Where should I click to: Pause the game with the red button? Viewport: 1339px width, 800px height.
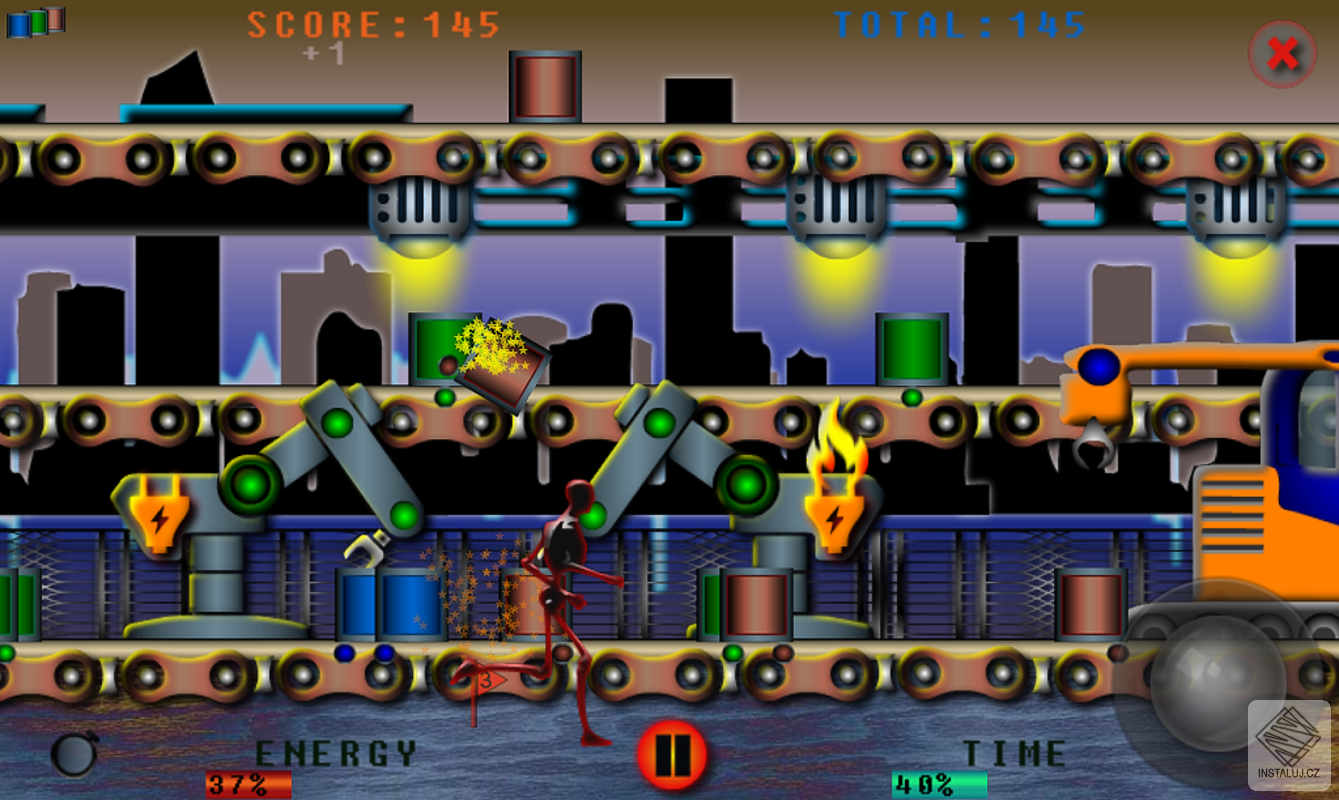click(672, 755)
